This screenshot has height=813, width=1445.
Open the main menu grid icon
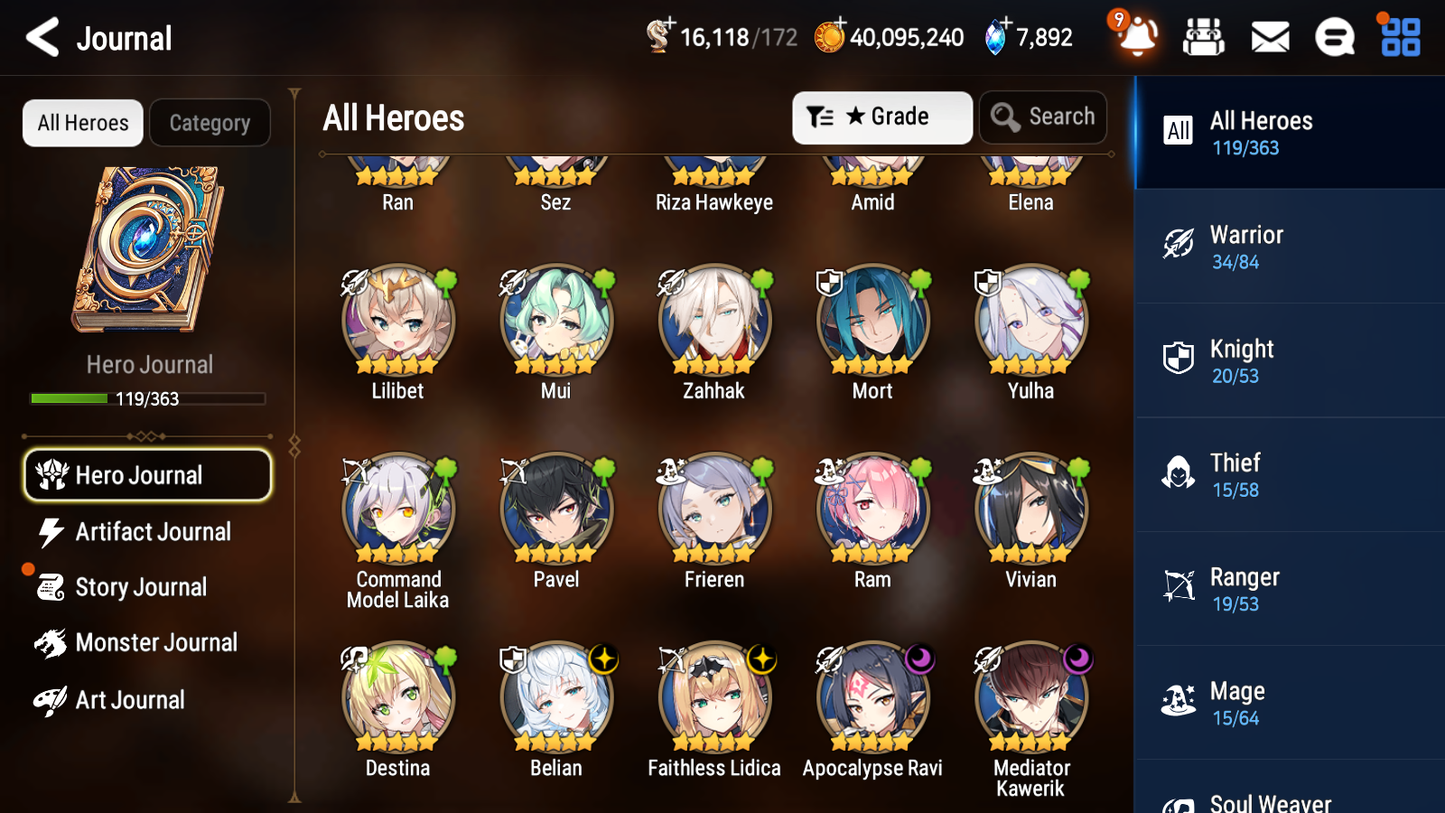point(1399,36)
